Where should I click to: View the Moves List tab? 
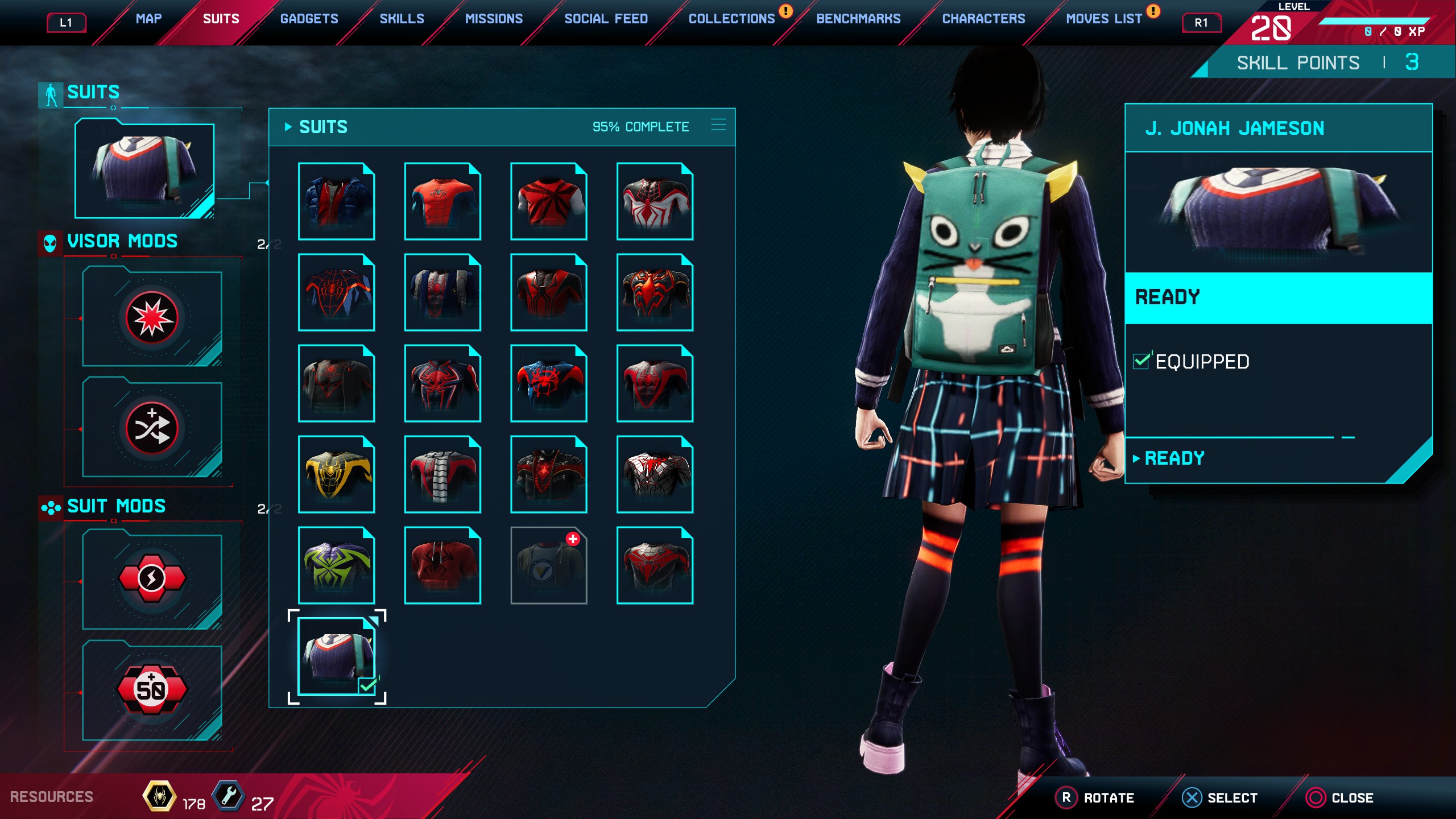(x=1103, y=19)
